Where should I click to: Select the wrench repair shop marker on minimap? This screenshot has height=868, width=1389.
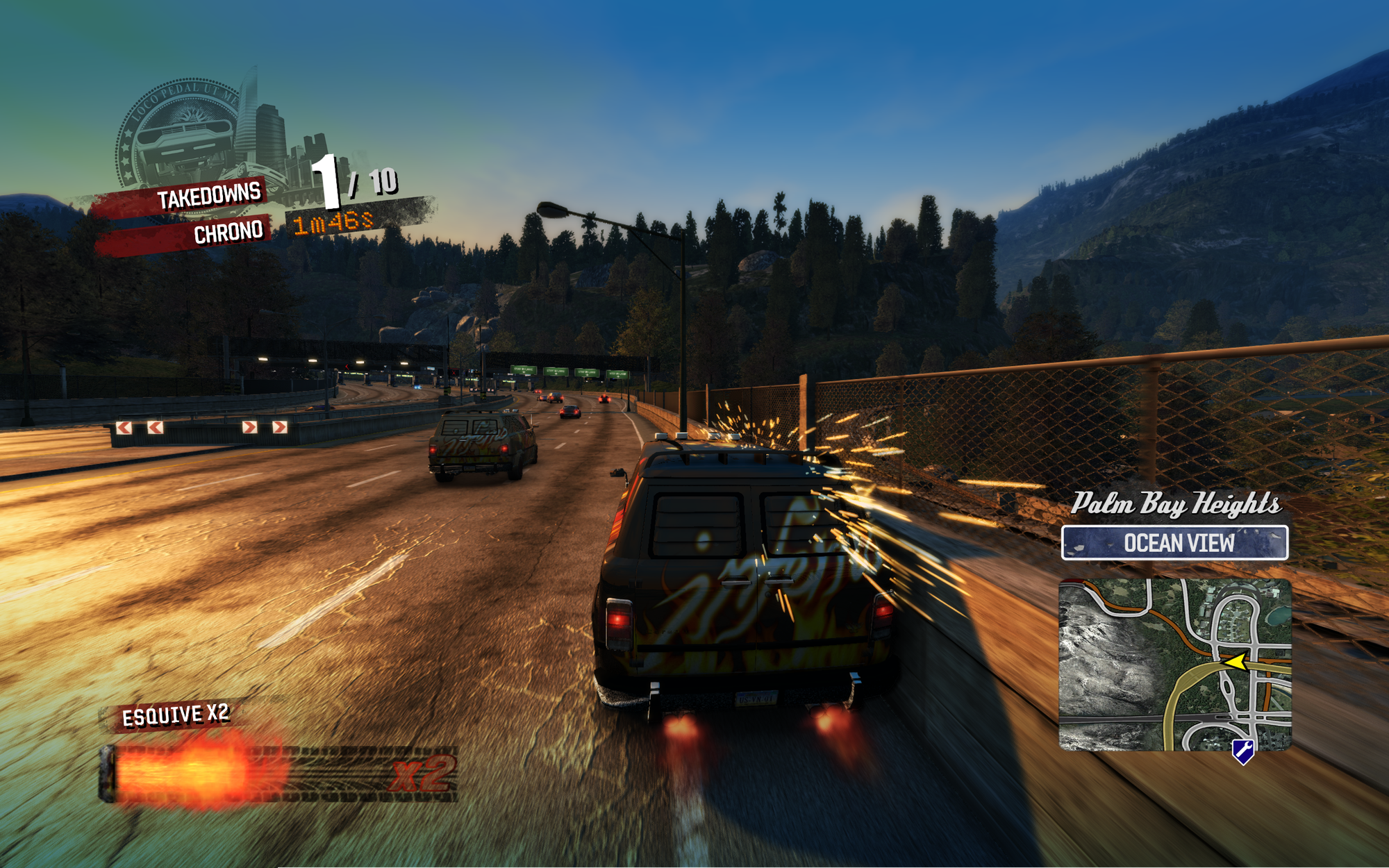pyautogui.click(x=1242, y=751)
